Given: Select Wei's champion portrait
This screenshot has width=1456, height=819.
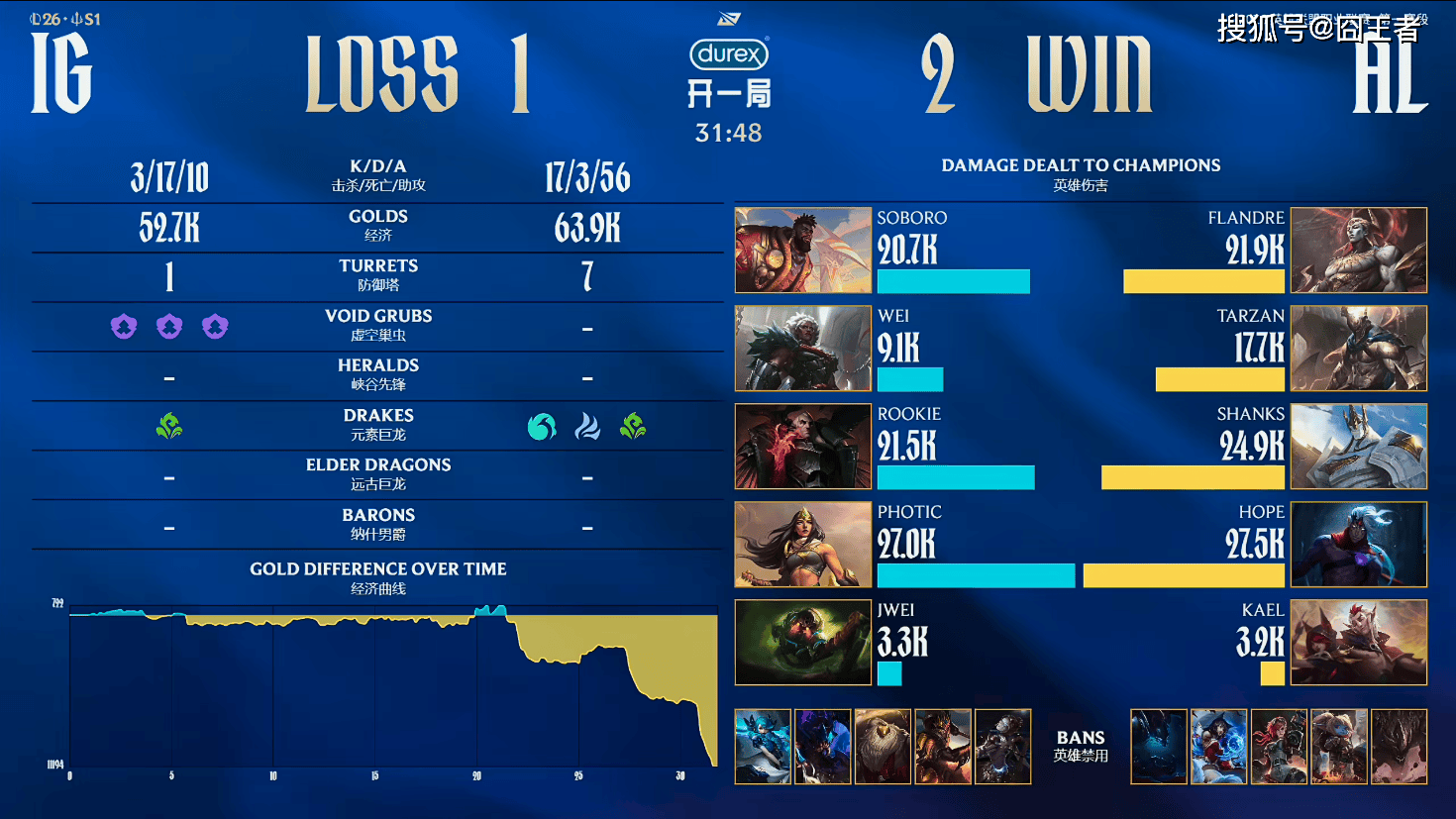Looking at the screenshot, I should coord(803,348).
